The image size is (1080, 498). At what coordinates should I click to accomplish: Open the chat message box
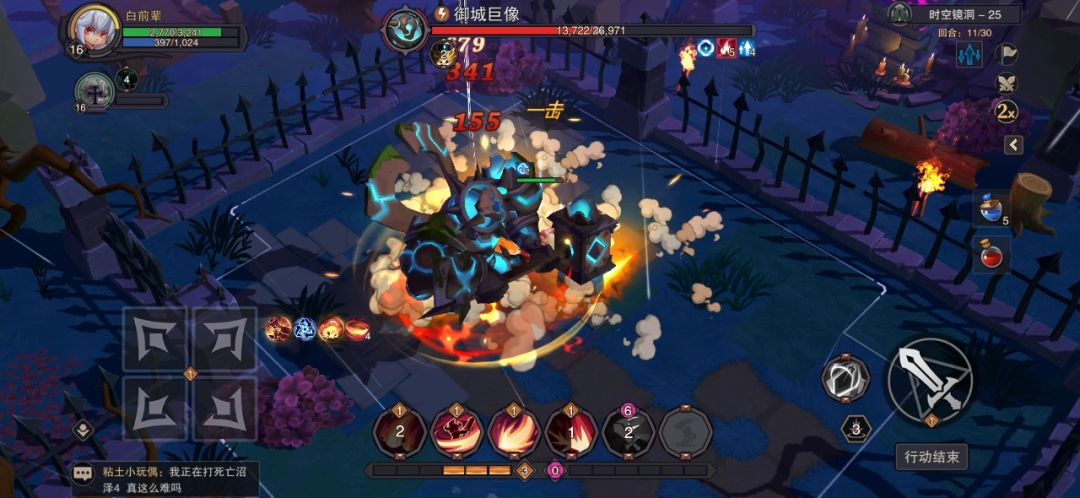coord(160,478)
